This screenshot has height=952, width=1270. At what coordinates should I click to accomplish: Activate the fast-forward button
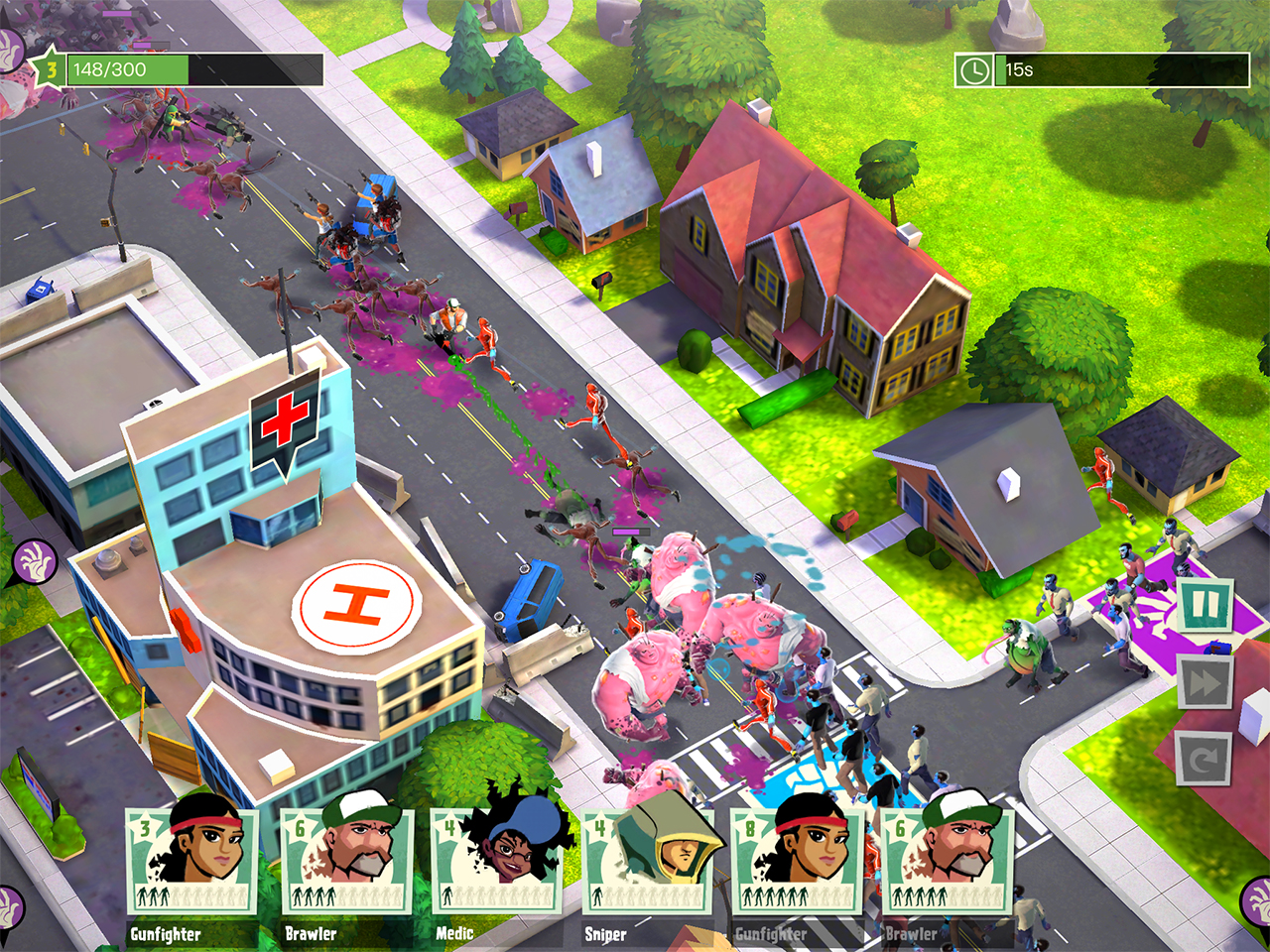[1206, 683]
